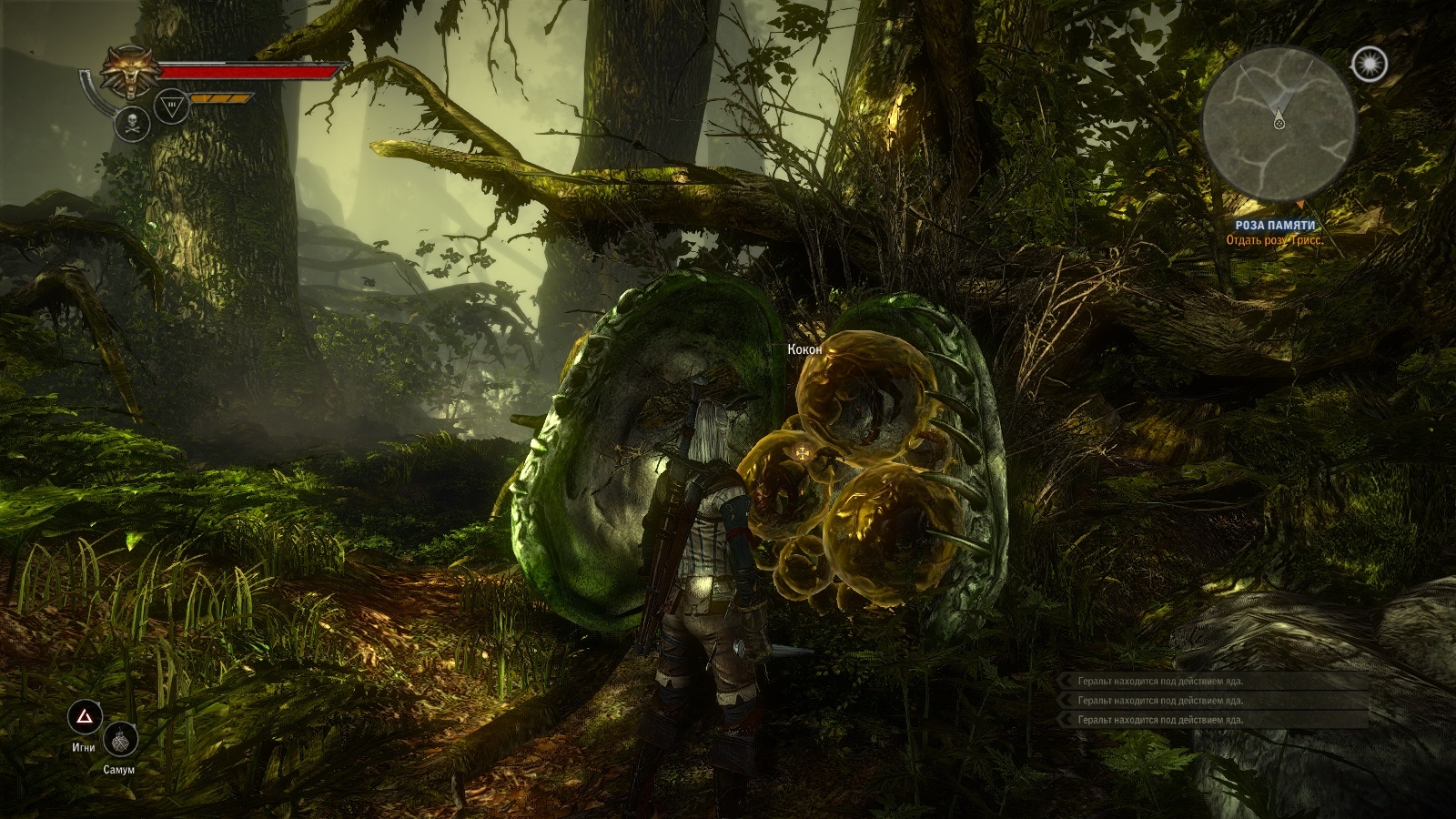This screenshot has width=1456, height=819.
Task: Click the sun time-of-day icon
Action: click(1368, 63)
